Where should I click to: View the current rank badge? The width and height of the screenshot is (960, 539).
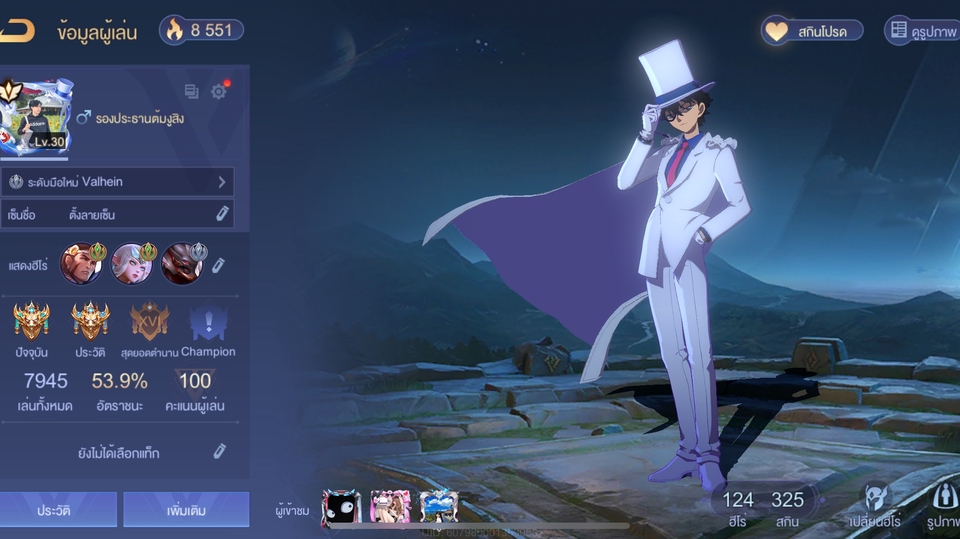pyautogui.click(x=32, y=323)
